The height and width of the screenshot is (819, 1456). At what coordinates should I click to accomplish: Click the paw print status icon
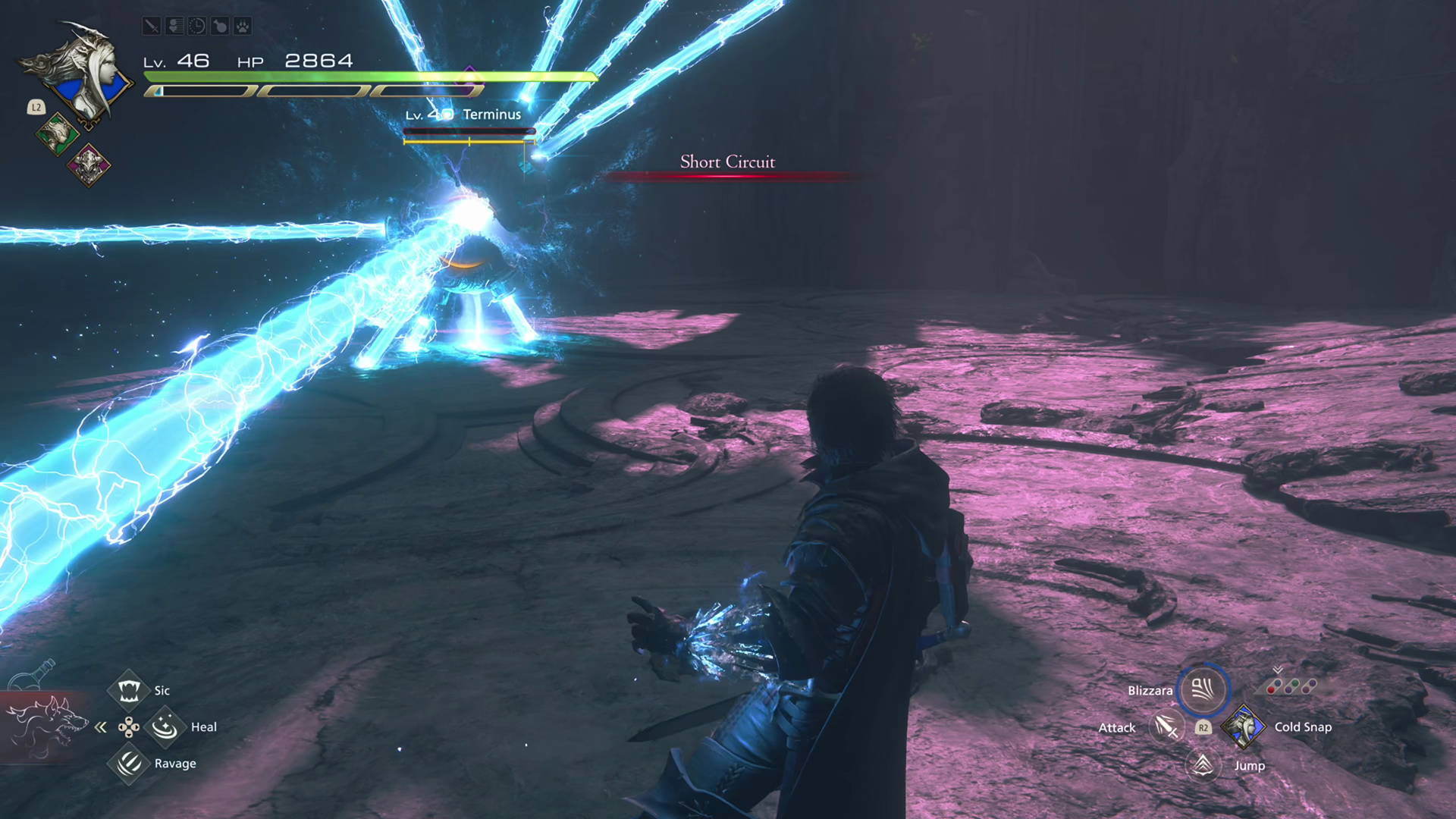pyautogui.click(x=242, y=27)
